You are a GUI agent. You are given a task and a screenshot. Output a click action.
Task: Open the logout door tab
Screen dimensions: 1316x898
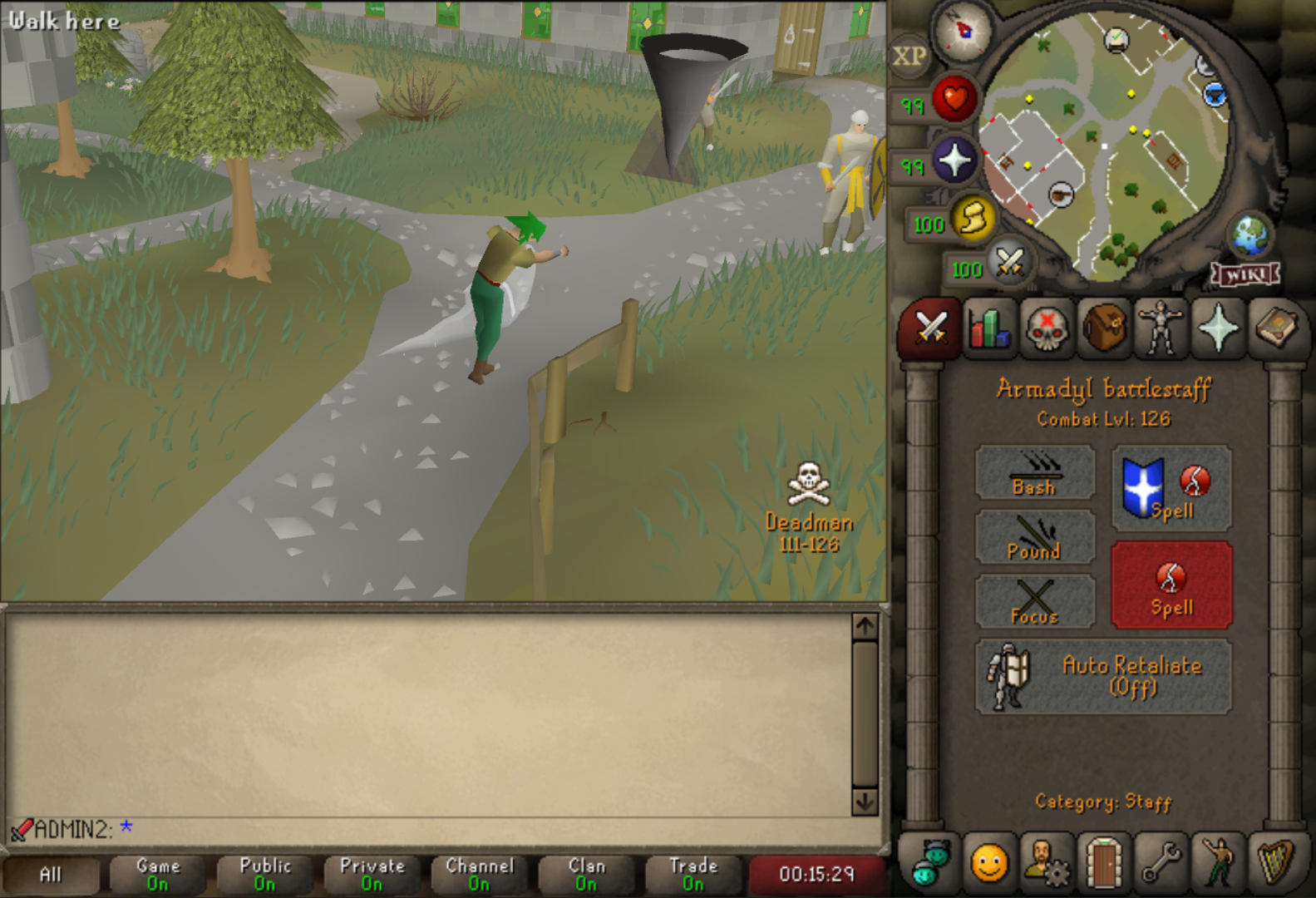(x=1103, y=863)
